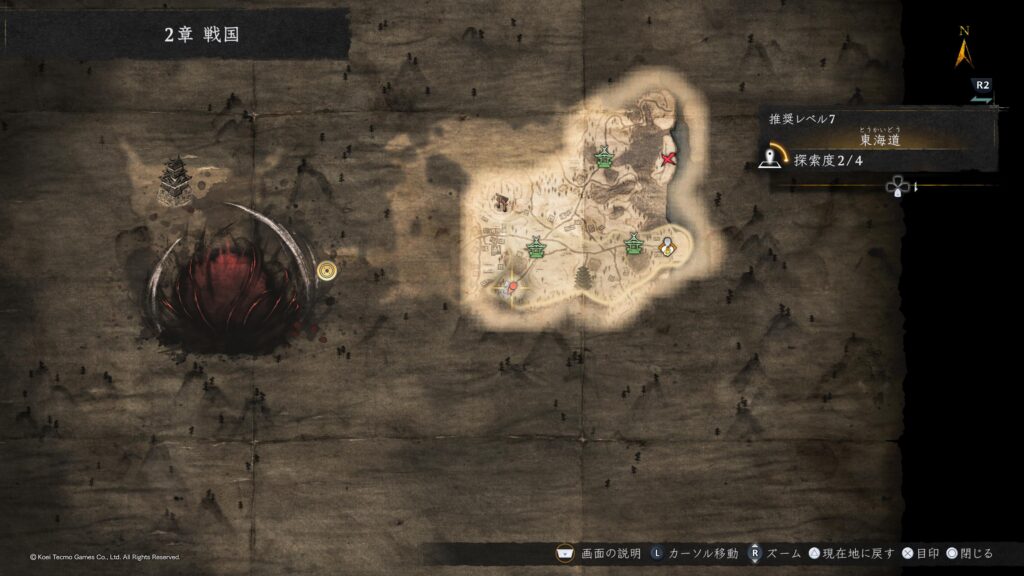1024x576 pixels.
Task: Choose the castle icon on the dark map
Action: click(x=177, y=180)
